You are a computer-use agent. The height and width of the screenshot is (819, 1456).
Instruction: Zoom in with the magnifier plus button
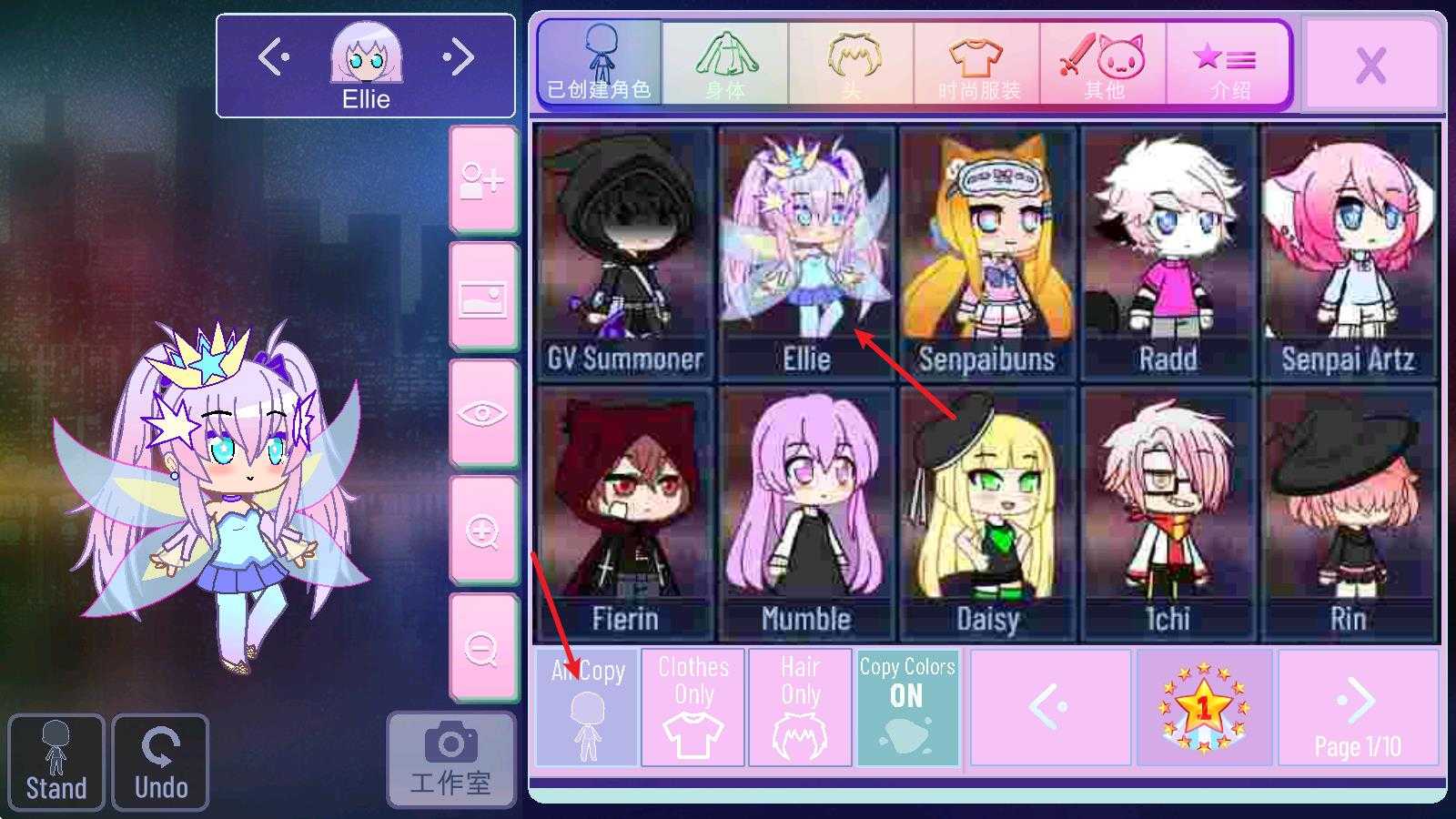pyautogui.click(x=482, y=531)
